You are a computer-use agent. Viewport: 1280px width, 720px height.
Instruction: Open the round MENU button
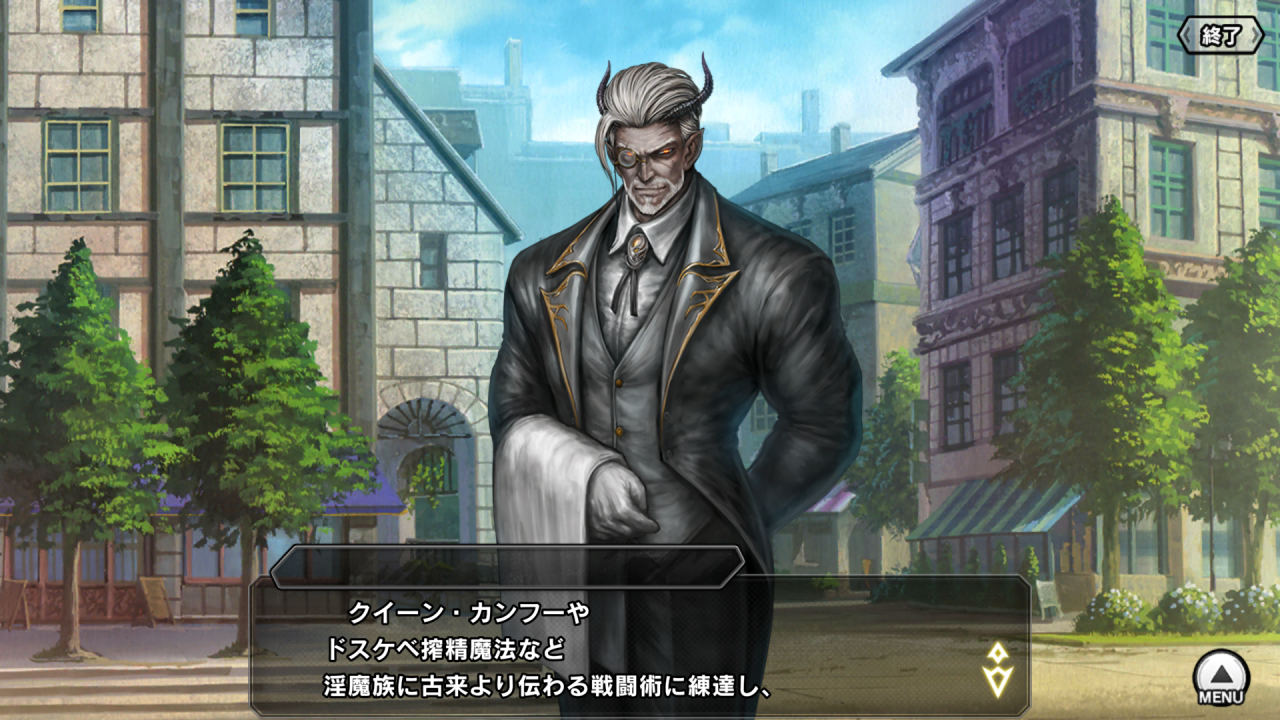[x=1221, y=677]
